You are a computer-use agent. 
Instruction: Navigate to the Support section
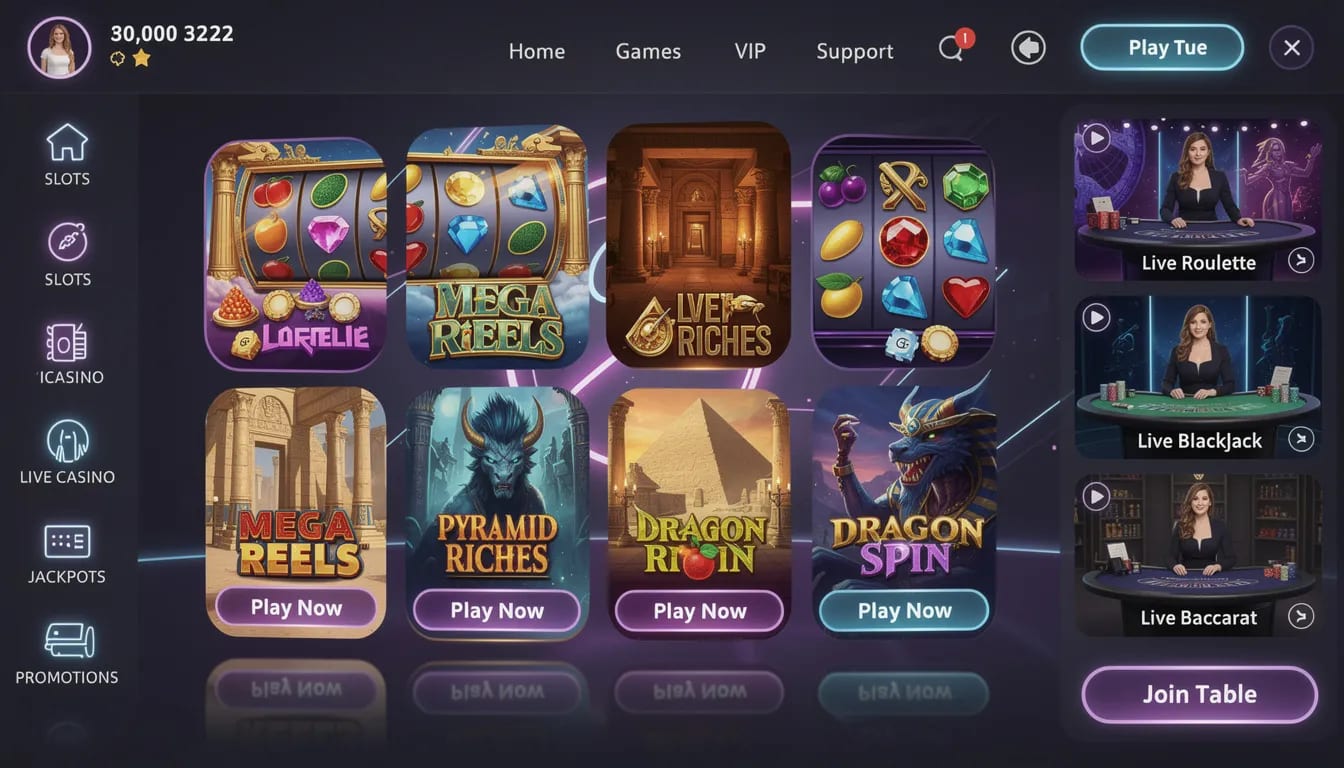point(854,50)
